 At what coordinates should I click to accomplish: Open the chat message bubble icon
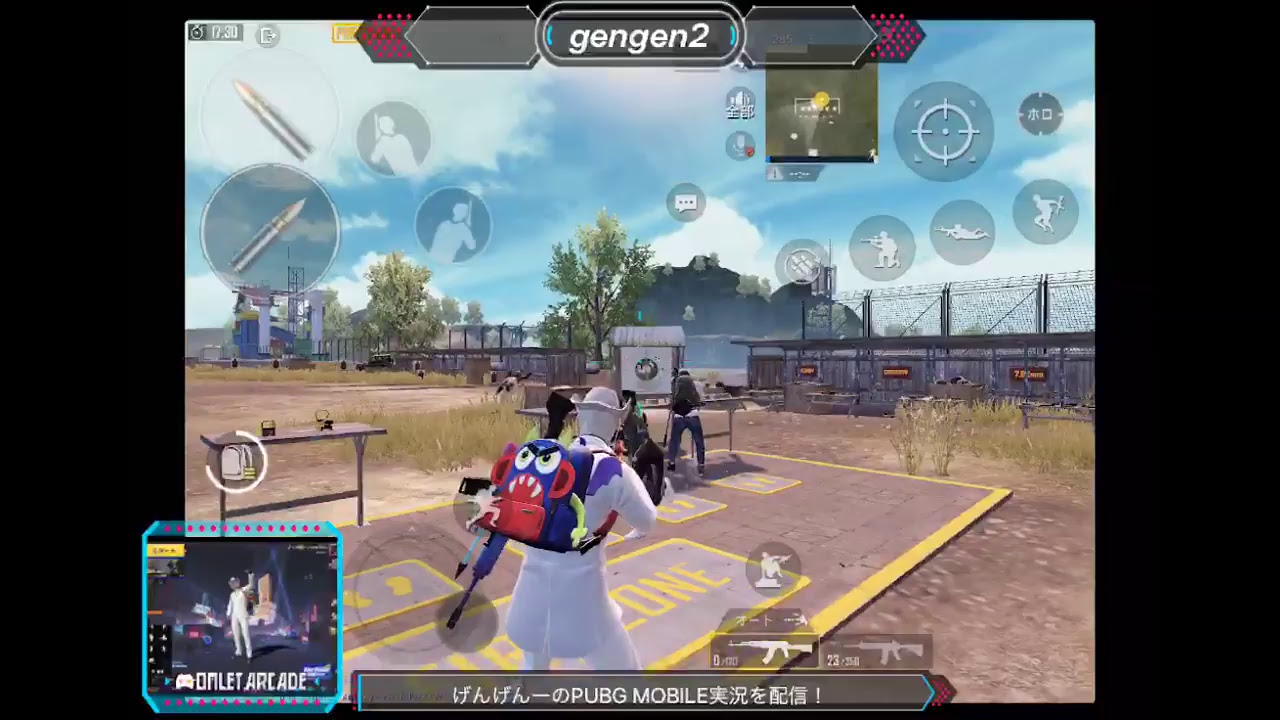[686, 203]
